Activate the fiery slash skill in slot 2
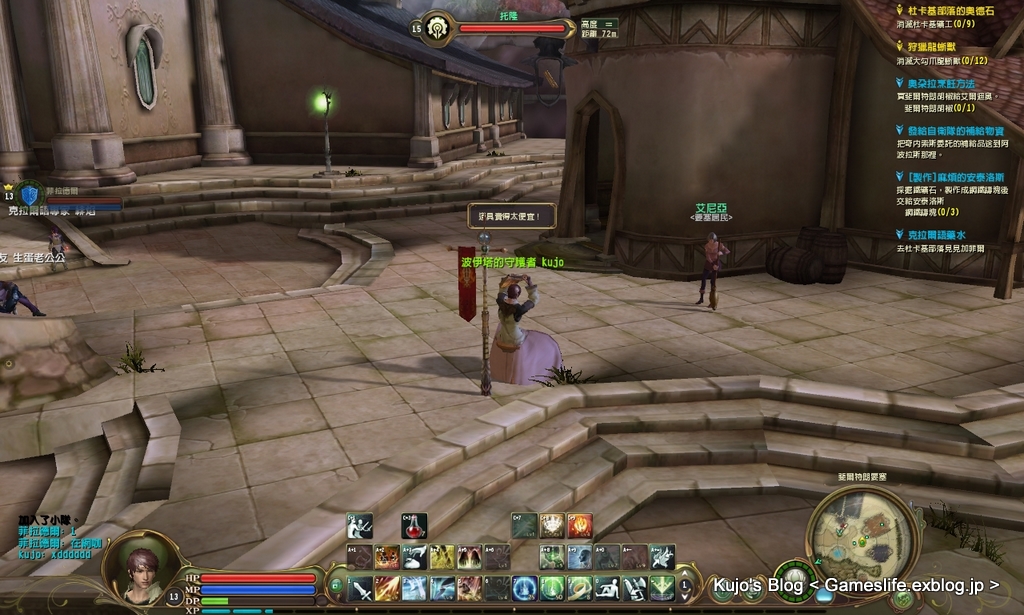The image size is (1024, 615). click(x=387, y=588)
